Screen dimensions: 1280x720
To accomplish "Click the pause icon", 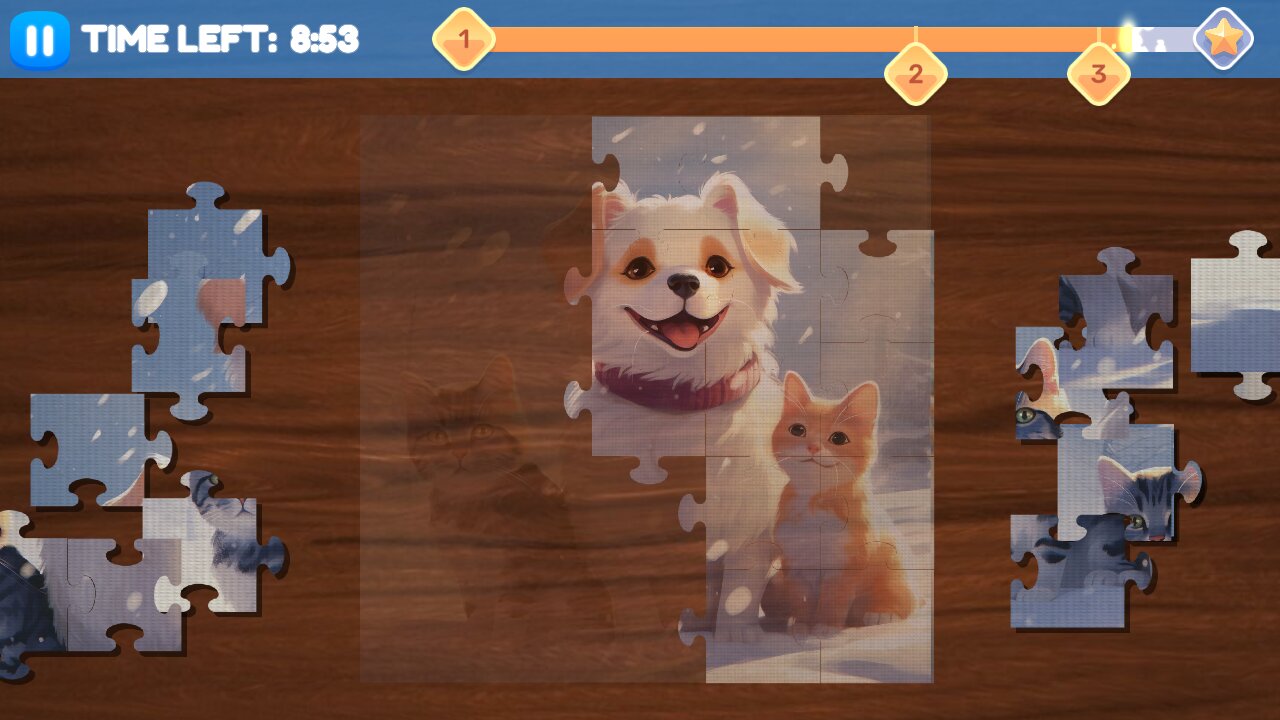I will [x=38, y=40].
